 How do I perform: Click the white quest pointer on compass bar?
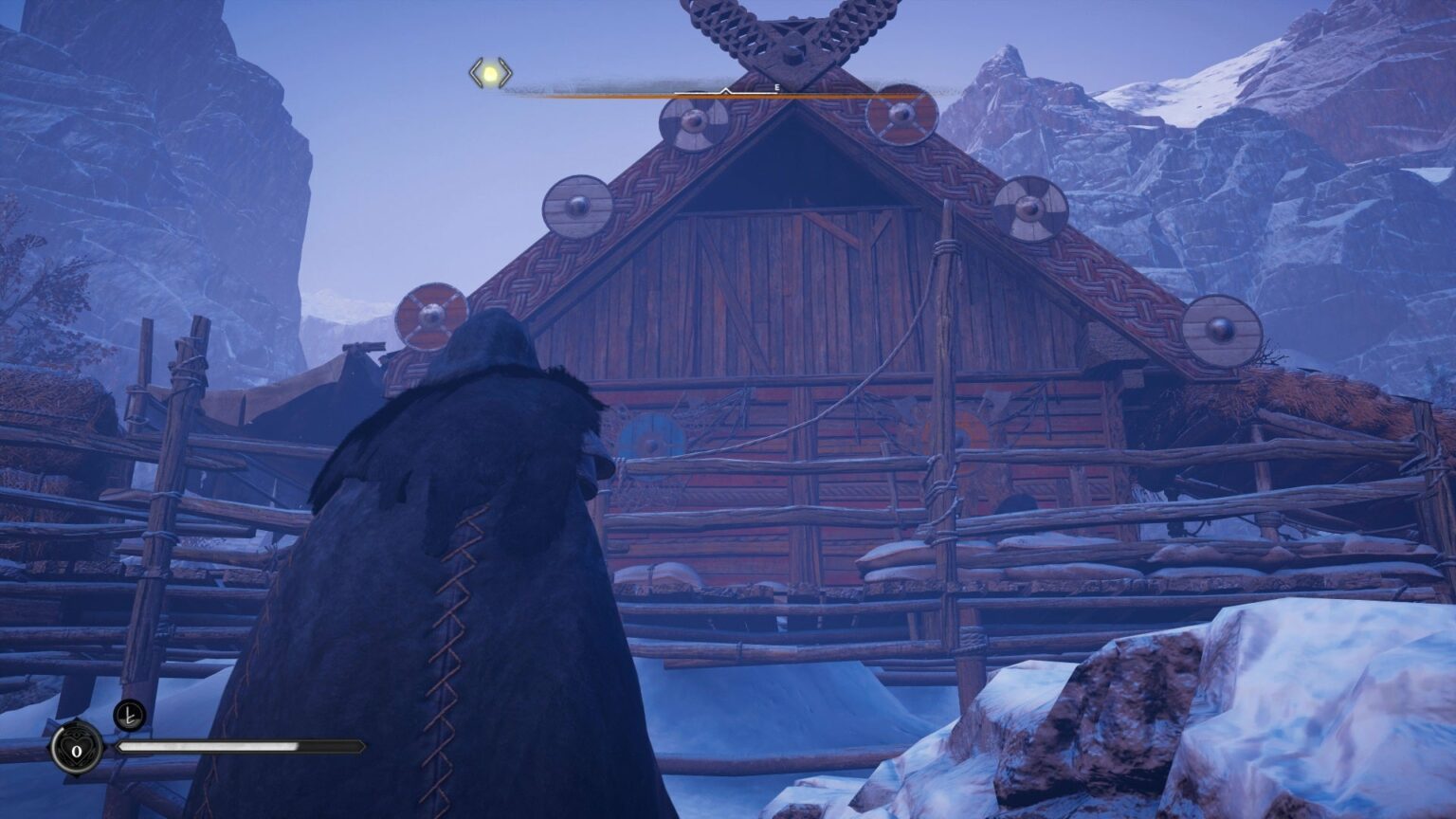pos(726,91)
